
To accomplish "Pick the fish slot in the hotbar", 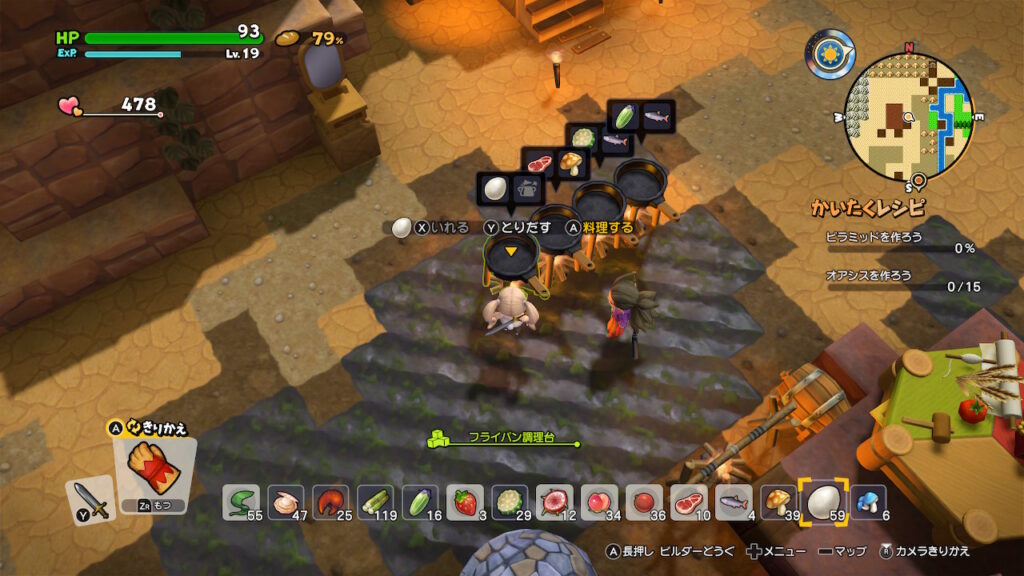I will 733,501.
